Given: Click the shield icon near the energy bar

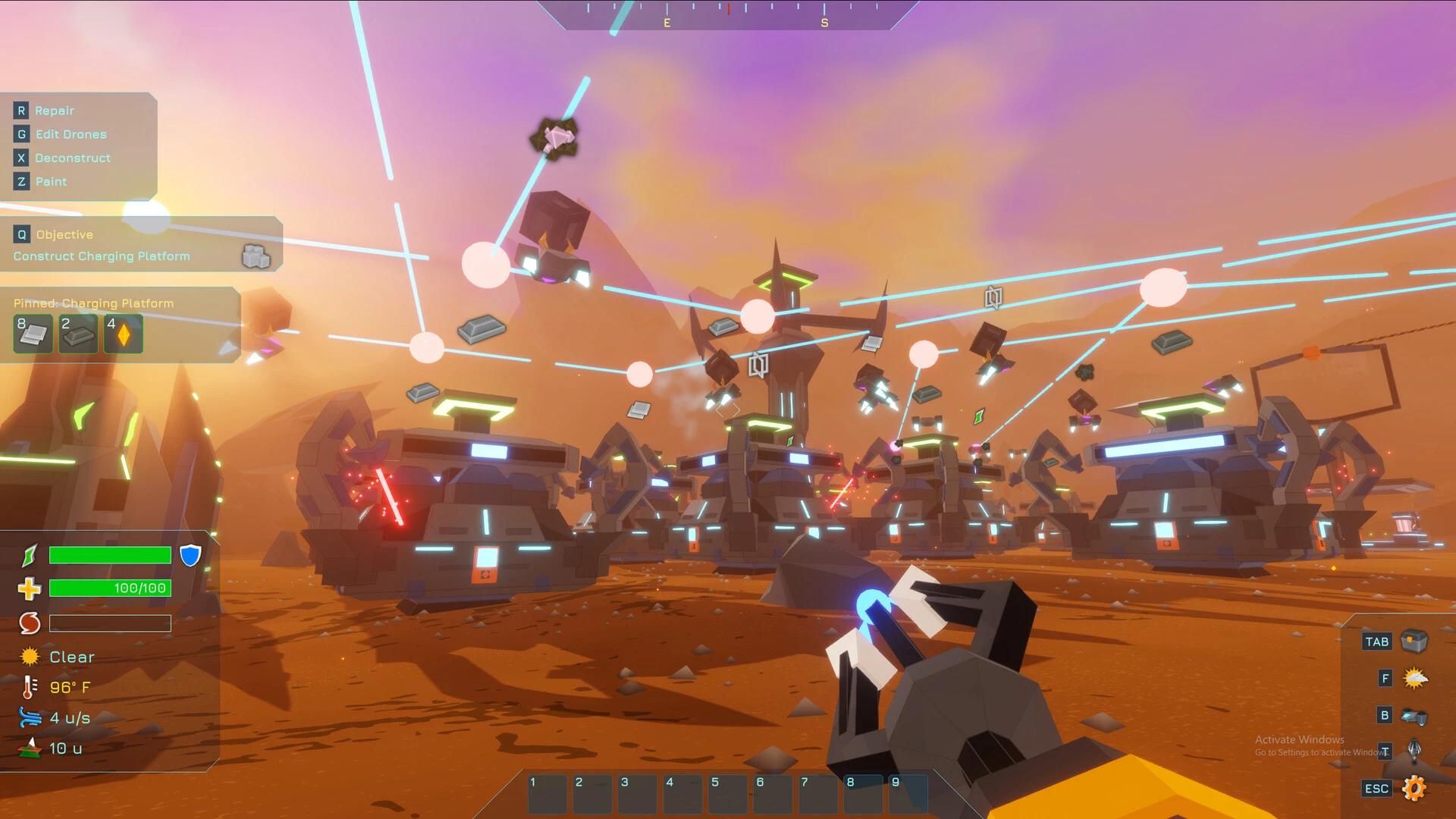Looking at the screenshot, I should pyautogui.click(x=191, y=556).
